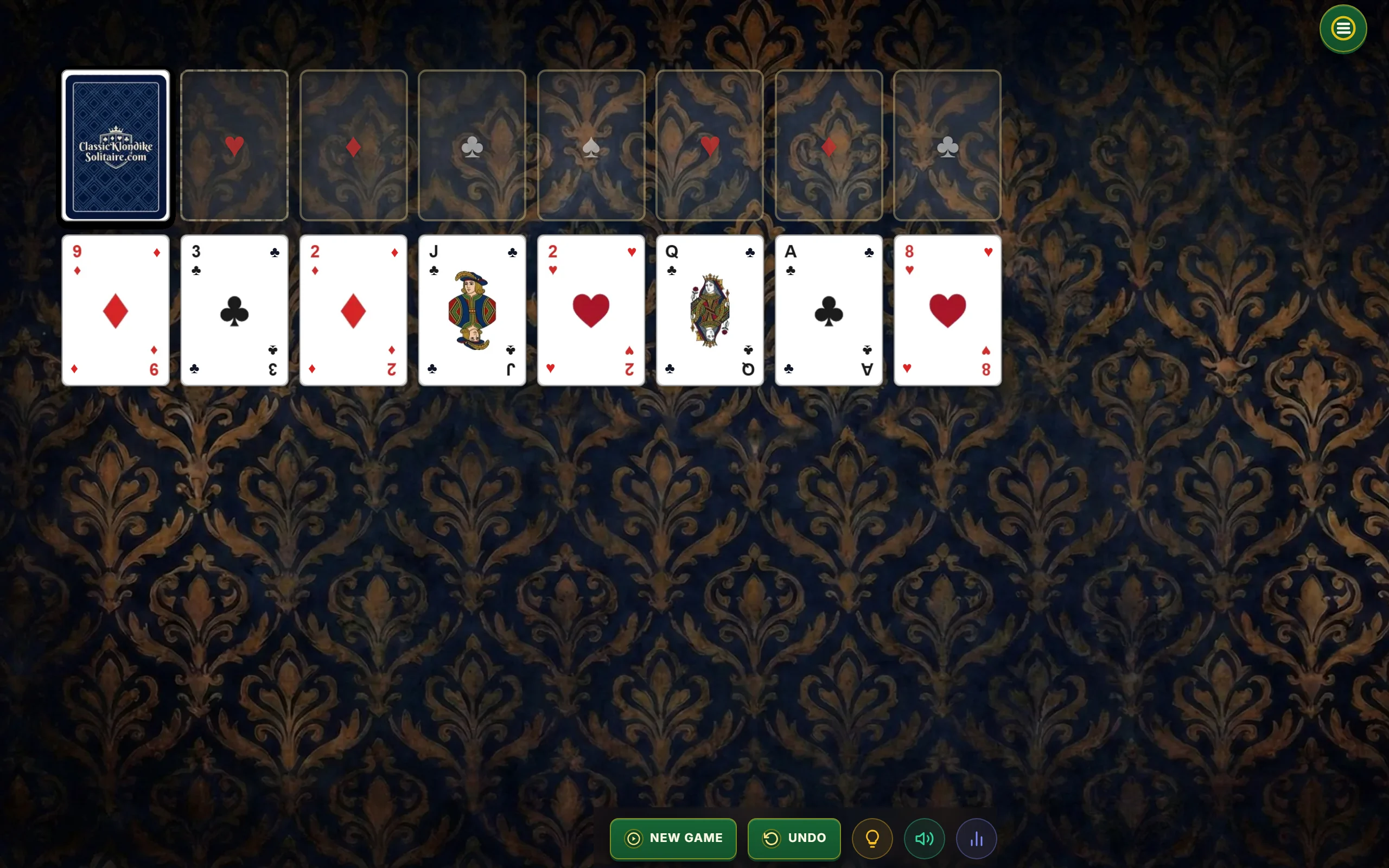Click the hint lightbulb icon

(872, 838)
